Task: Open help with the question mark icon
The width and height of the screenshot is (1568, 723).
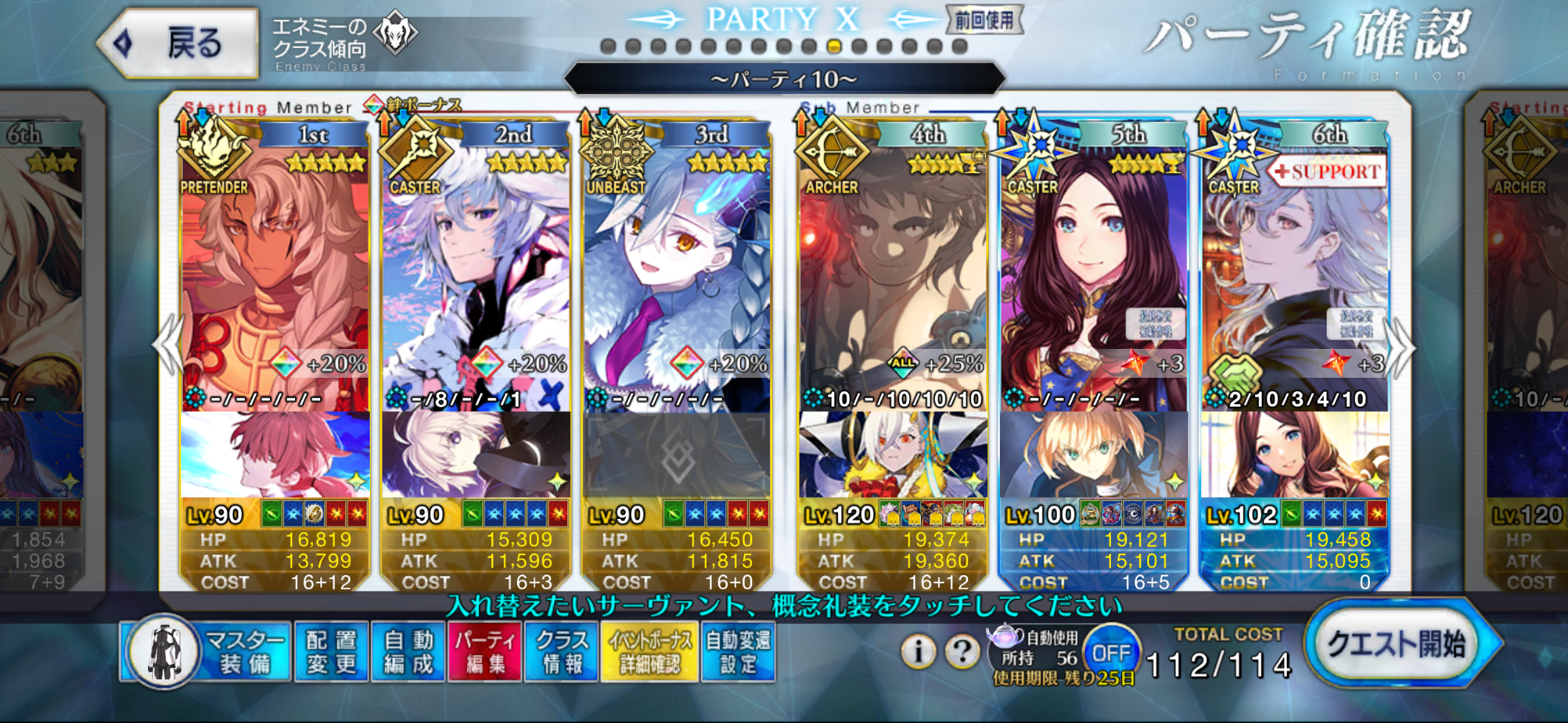Action: (962, 652)
